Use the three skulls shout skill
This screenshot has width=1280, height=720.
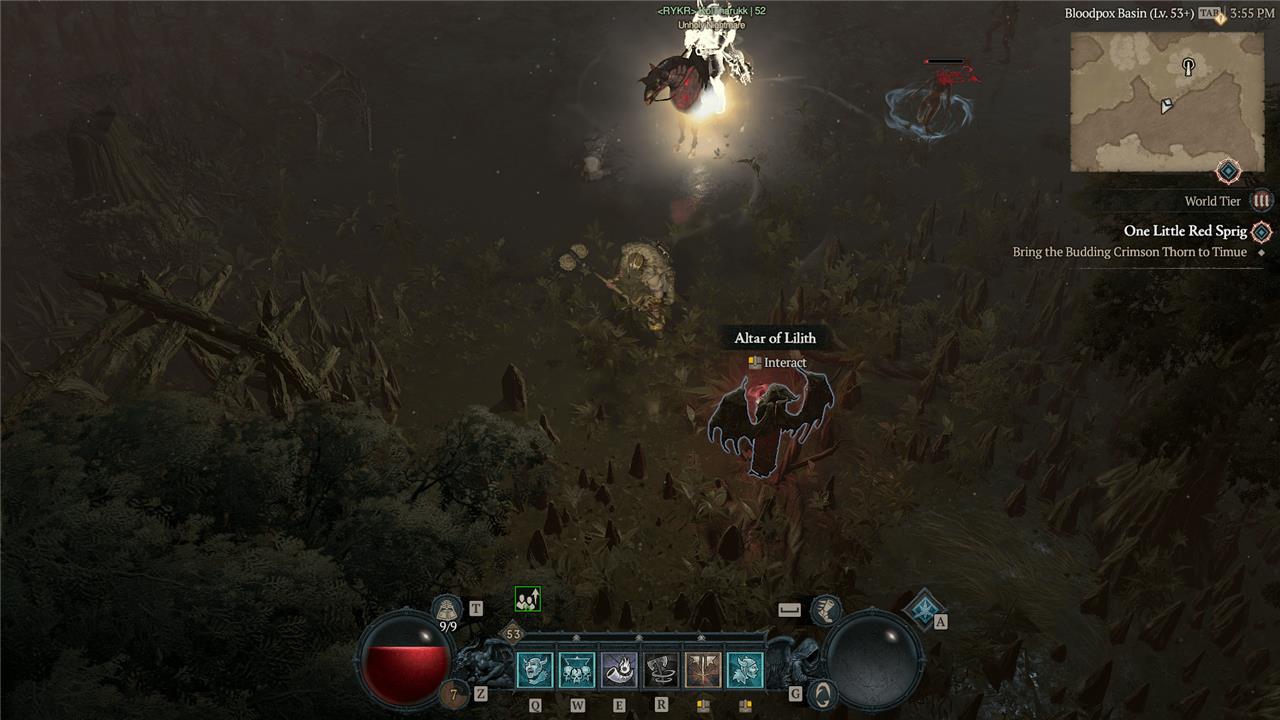tap(577, 670)
